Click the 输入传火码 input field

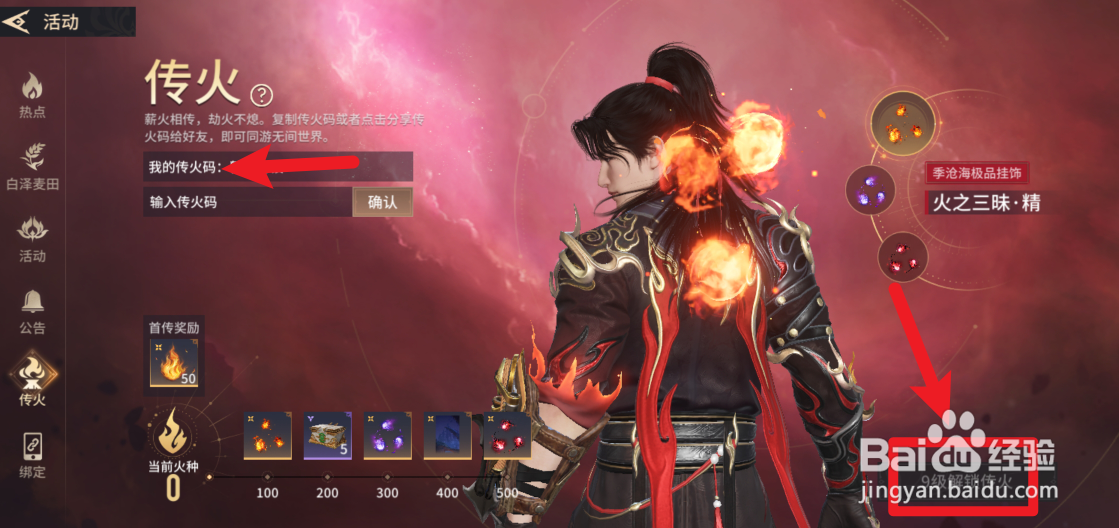(x=247, y=202)
